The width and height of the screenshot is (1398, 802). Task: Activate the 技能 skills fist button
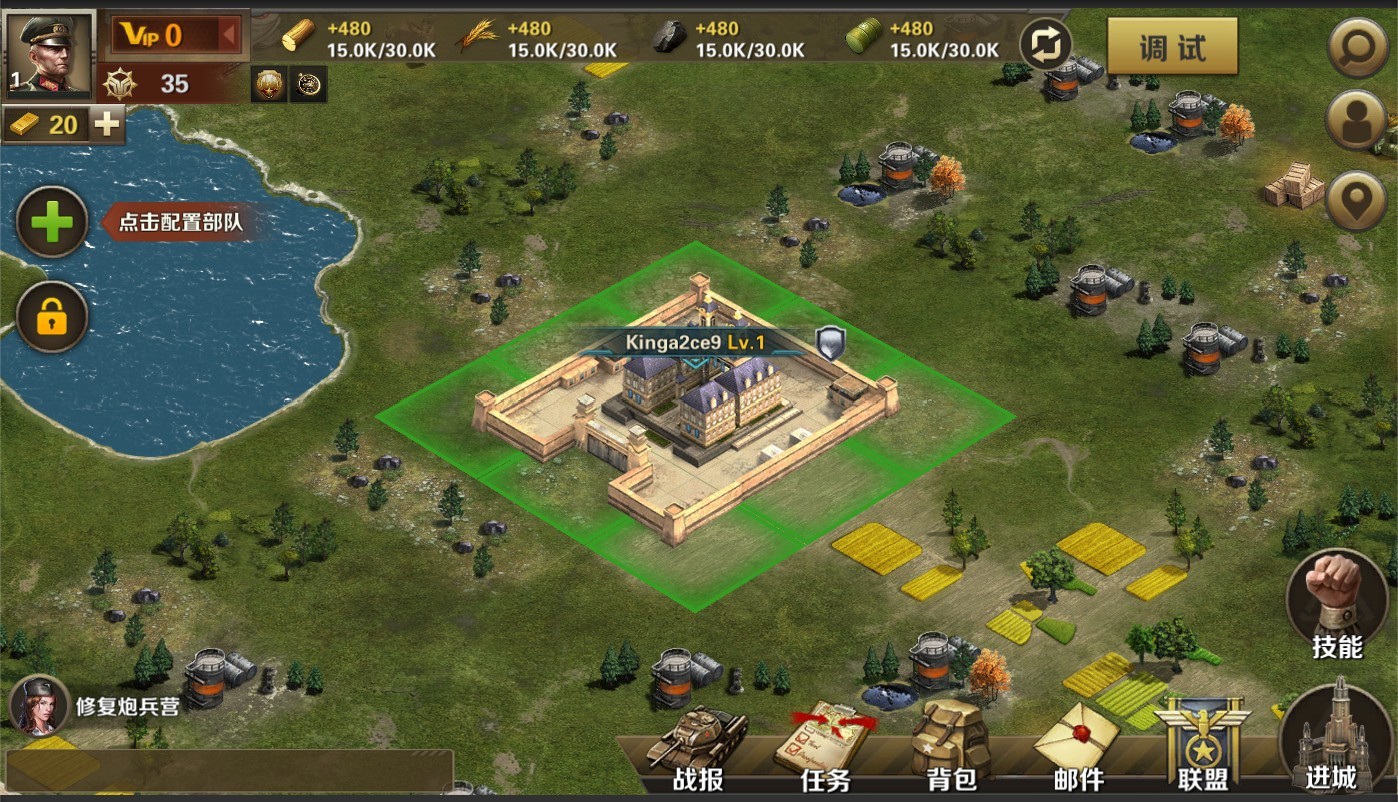[x=1337, y=602]
